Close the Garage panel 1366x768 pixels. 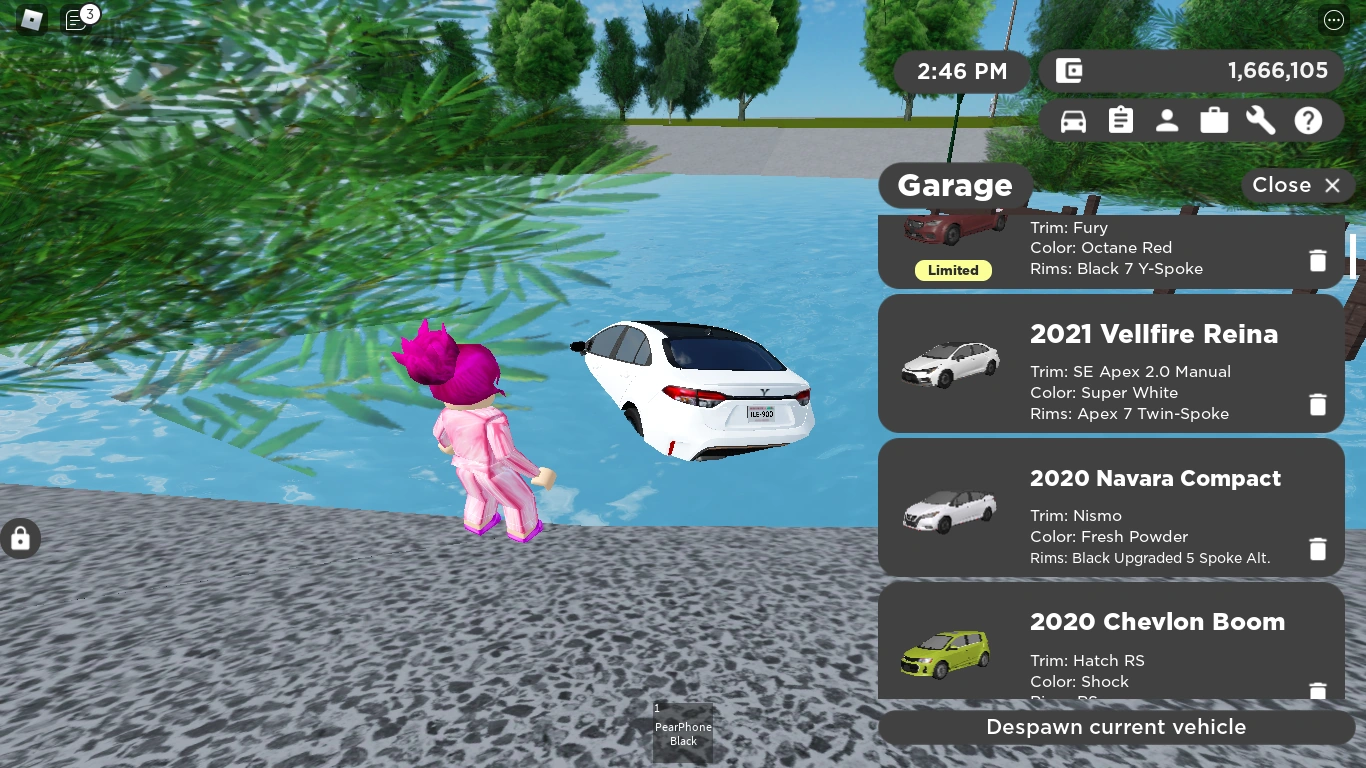[1297, 185]
